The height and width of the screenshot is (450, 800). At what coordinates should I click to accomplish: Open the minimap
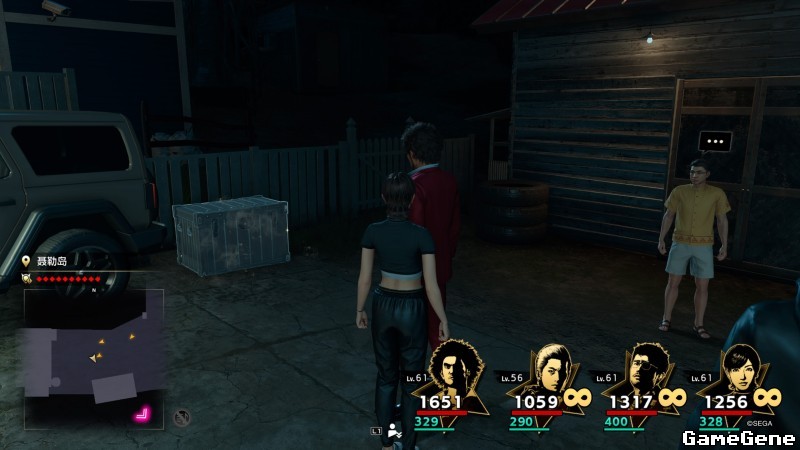[x=94, y=359]
